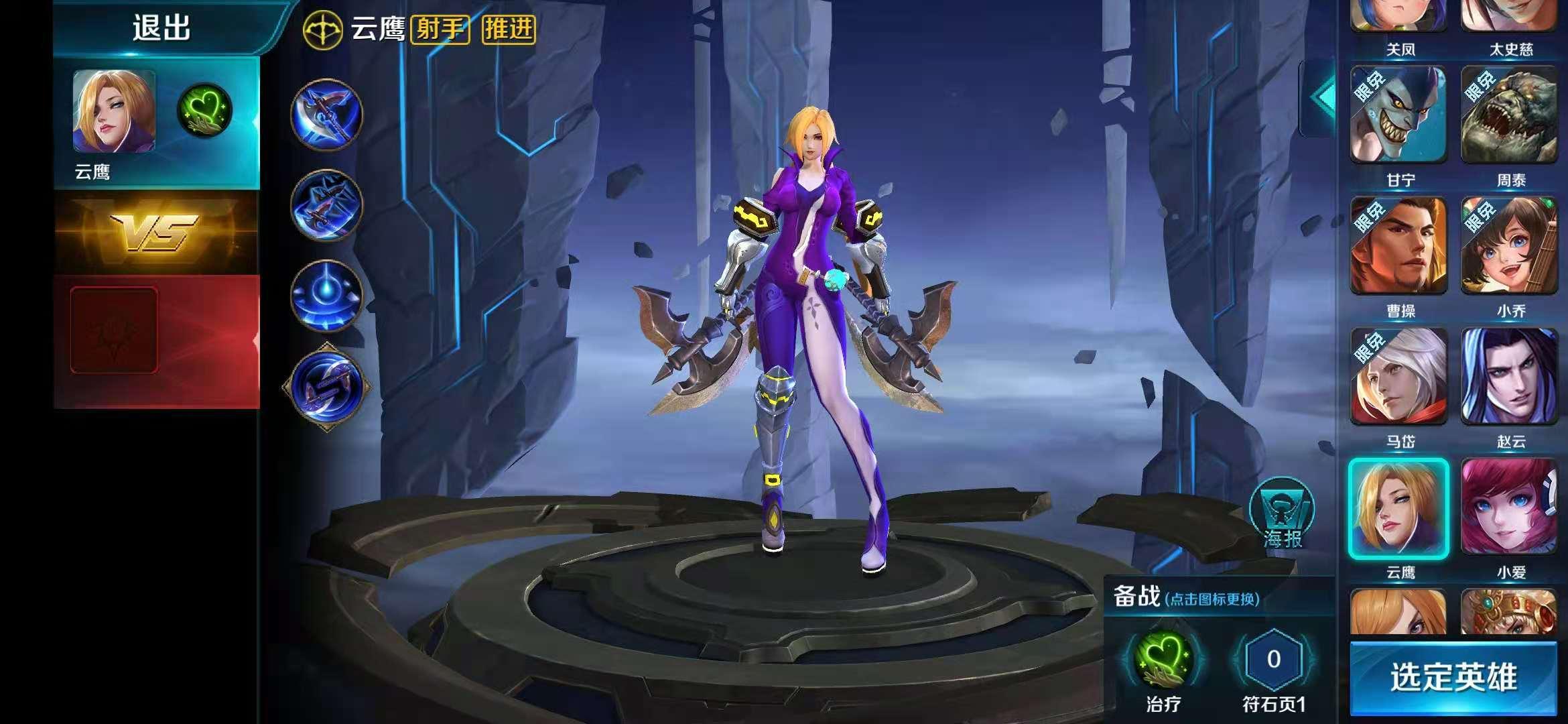1568x724 pixels.
Task: Select hero 赵云 portrait
Action: (x=1510, y=377)
